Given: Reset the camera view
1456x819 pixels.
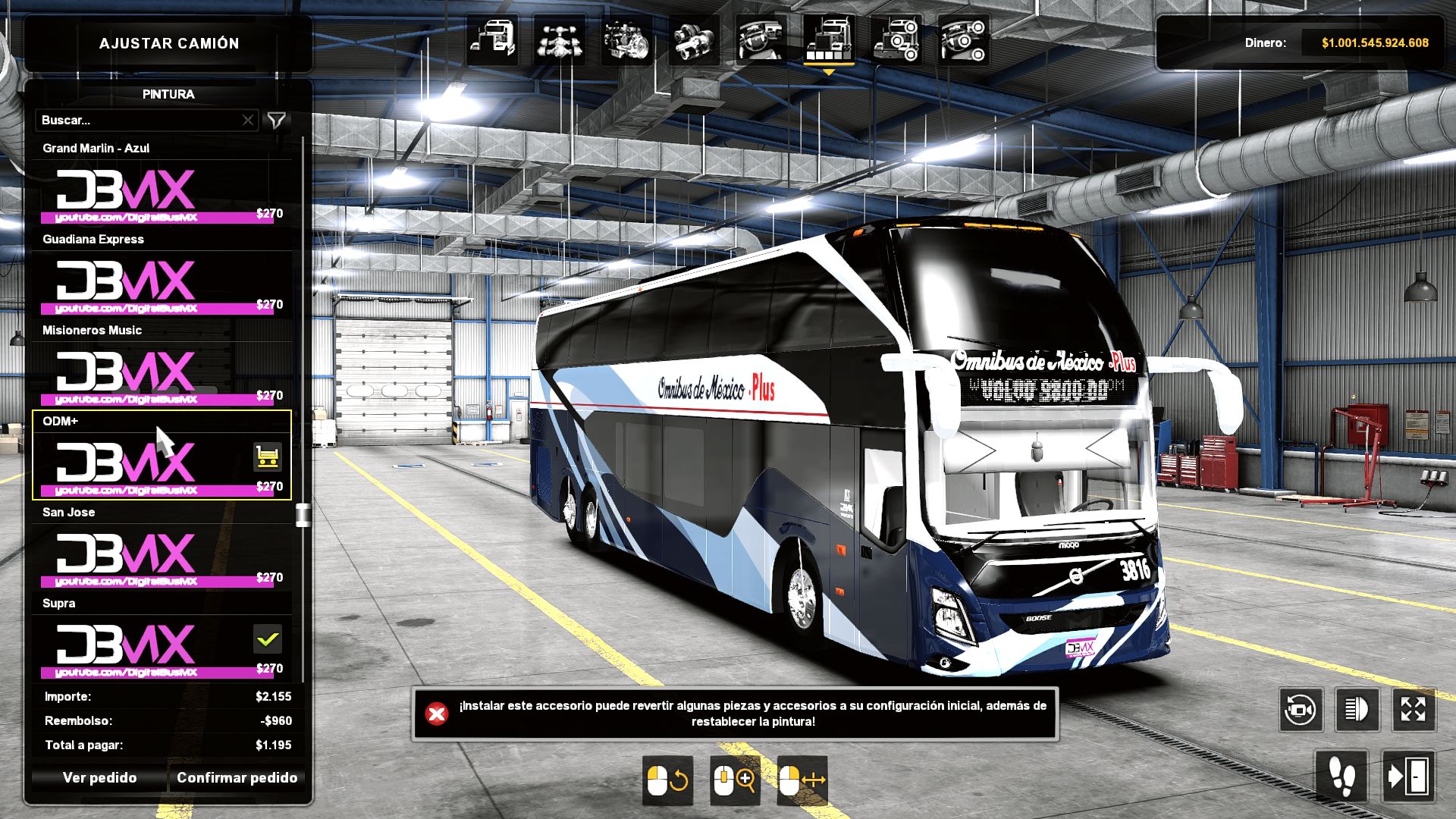Looking at the screenshot, I should (1301, 710).
